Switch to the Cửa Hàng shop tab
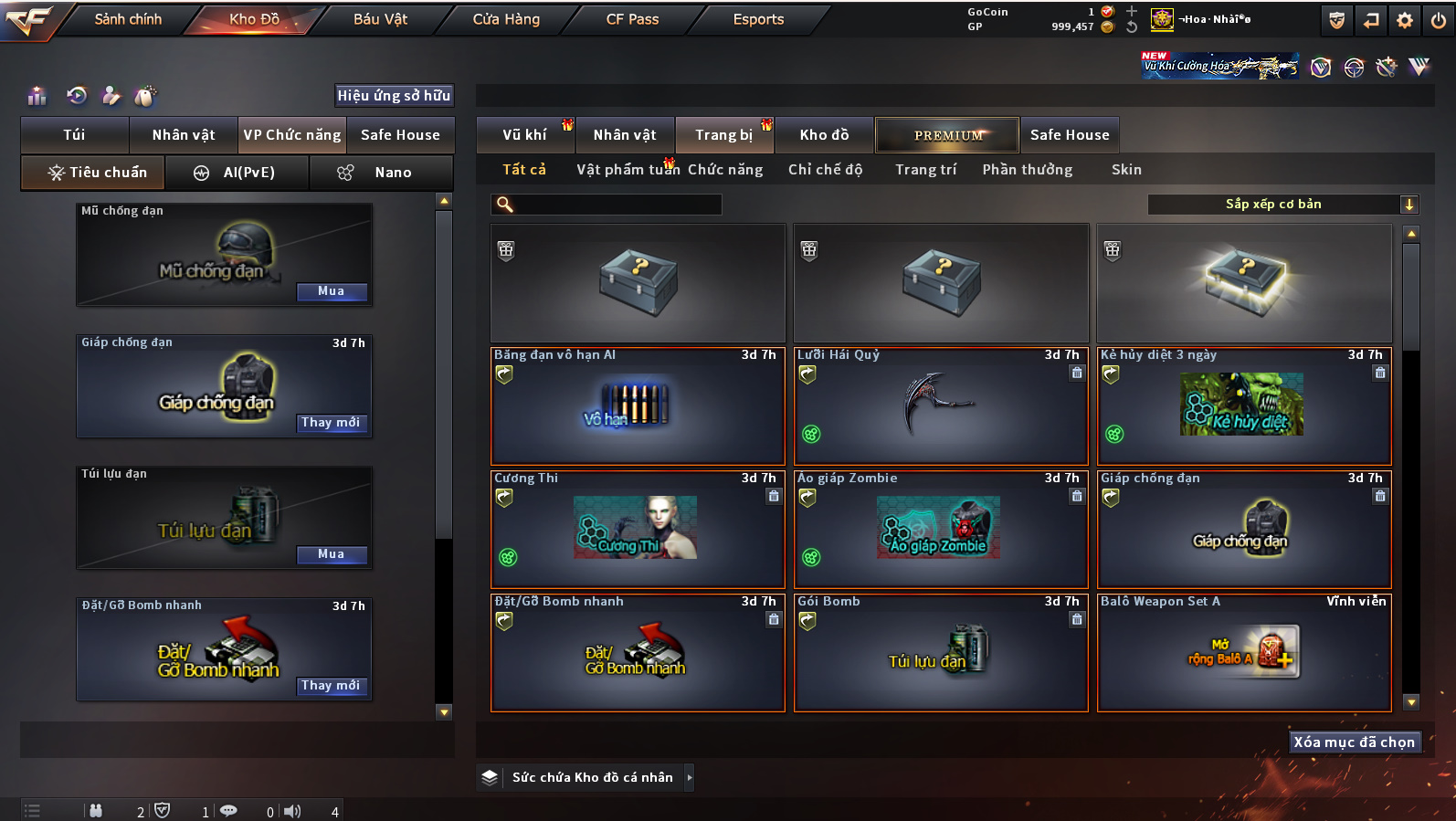Viewport: 1456px width, 821px height. [506, 19]
